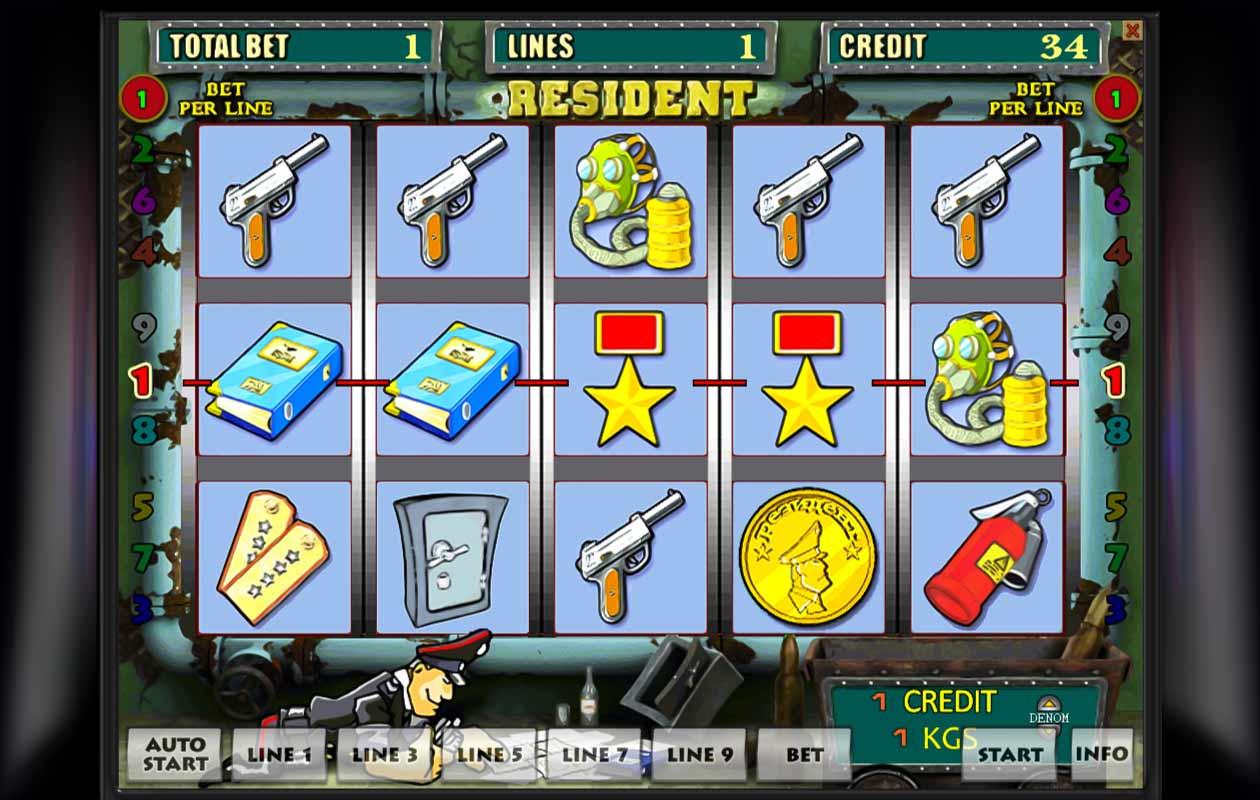Select the Line 7 button
Viewport: 1260px width, 800px height.
tap(594, 755)
